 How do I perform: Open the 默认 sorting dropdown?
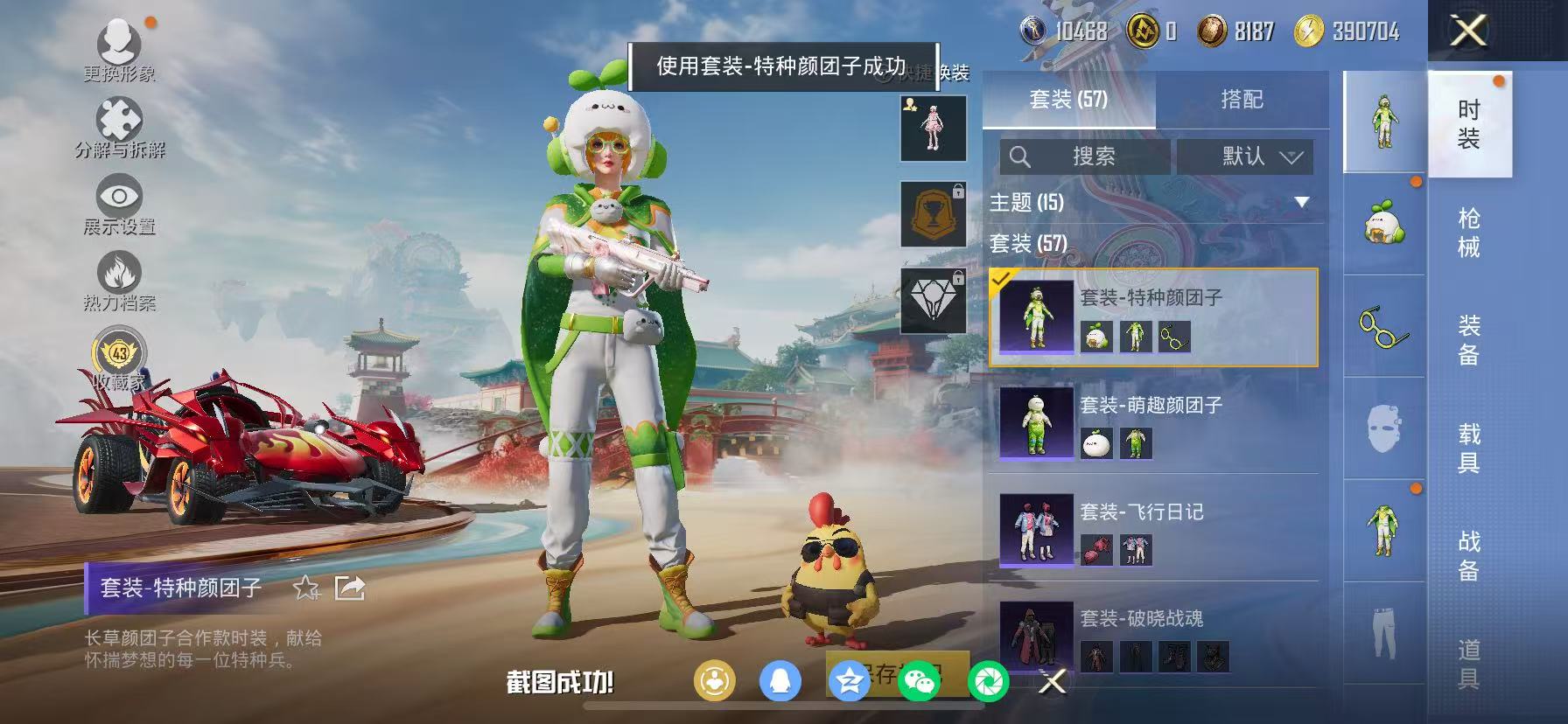coord(1244,157)
